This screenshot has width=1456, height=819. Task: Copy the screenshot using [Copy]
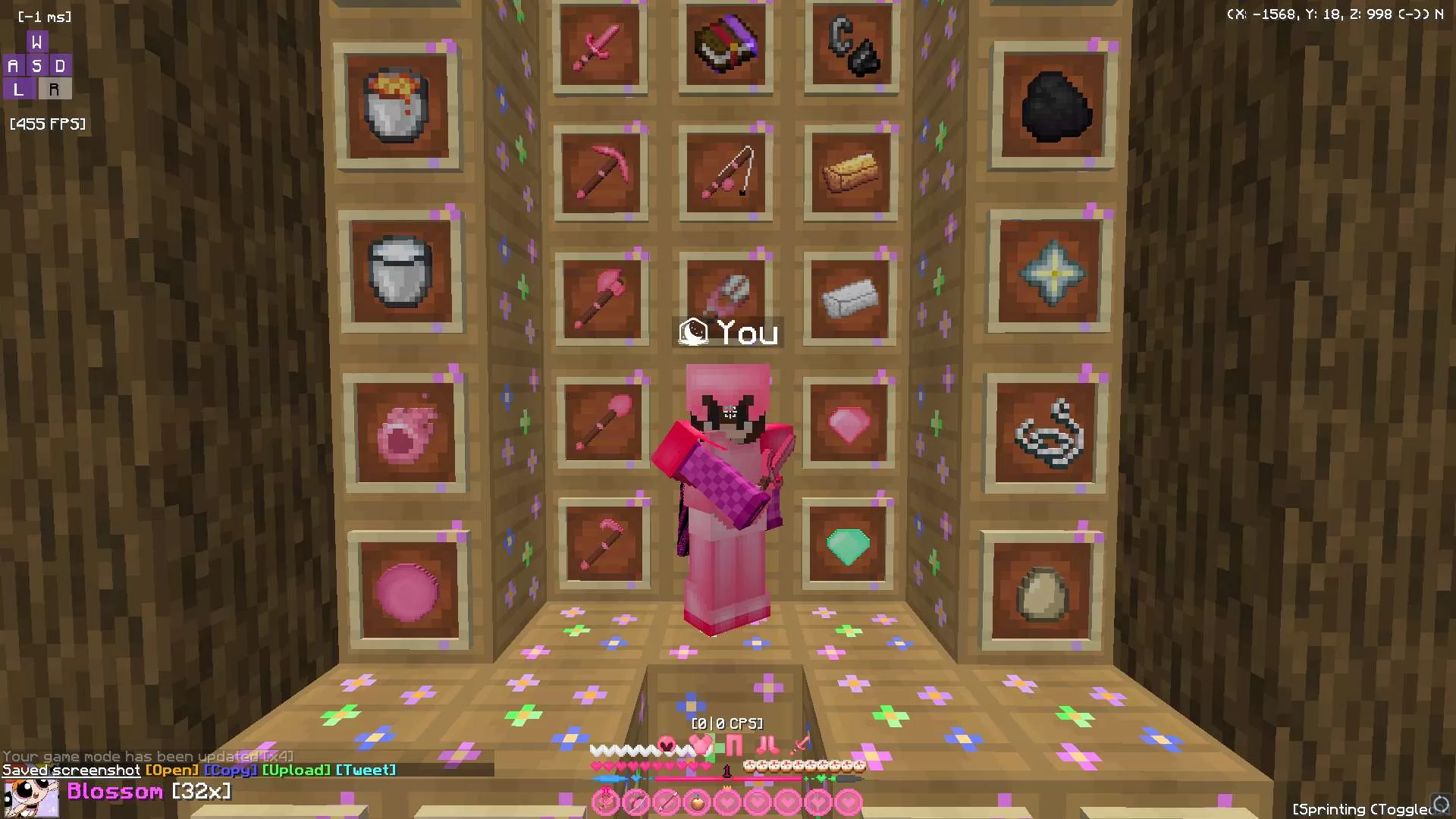(231, 770)
